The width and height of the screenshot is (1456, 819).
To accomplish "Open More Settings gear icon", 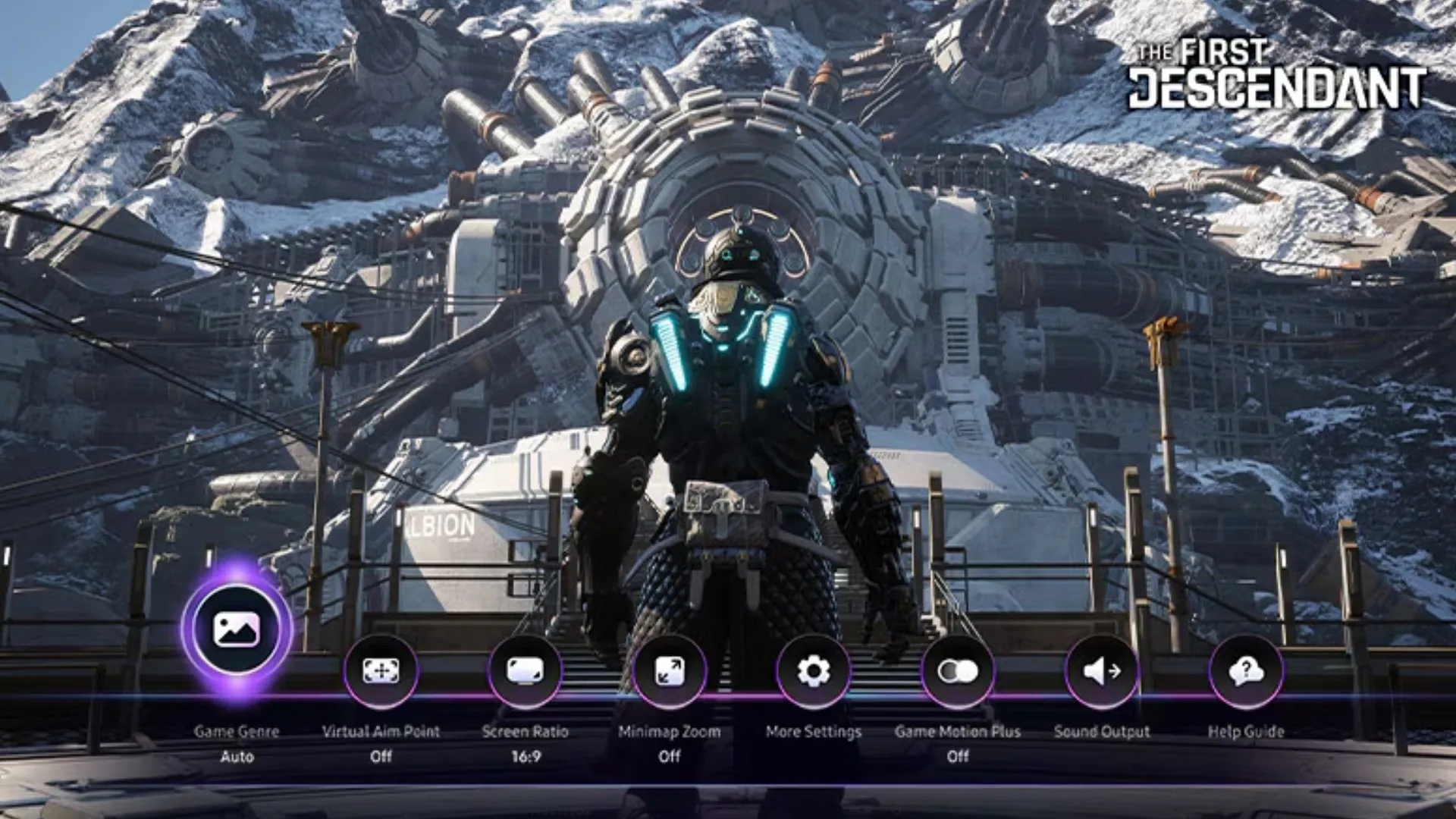I will coord(814,671).
